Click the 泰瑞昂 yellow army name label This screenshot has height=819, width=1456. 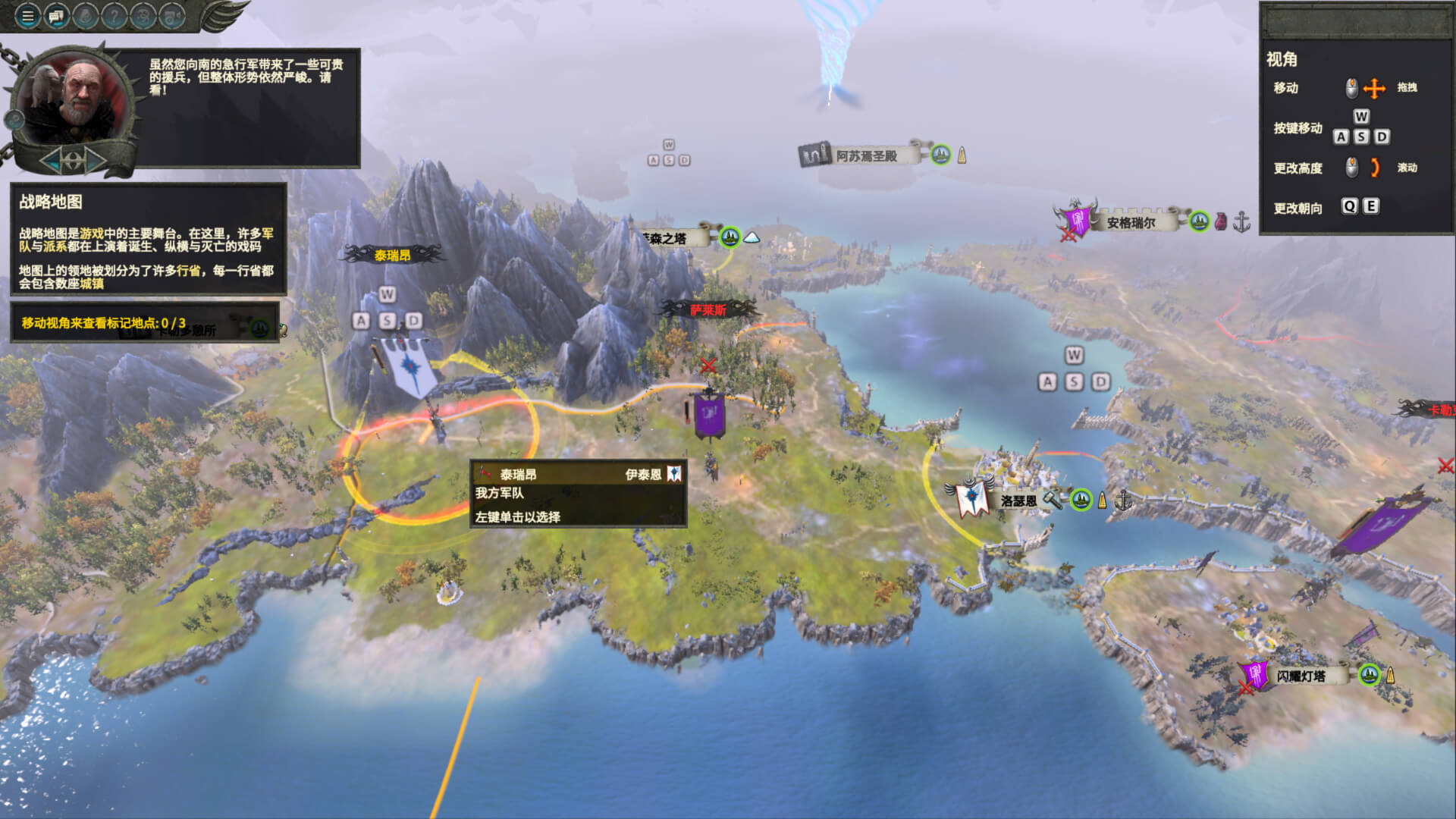(x=392, y=255)
